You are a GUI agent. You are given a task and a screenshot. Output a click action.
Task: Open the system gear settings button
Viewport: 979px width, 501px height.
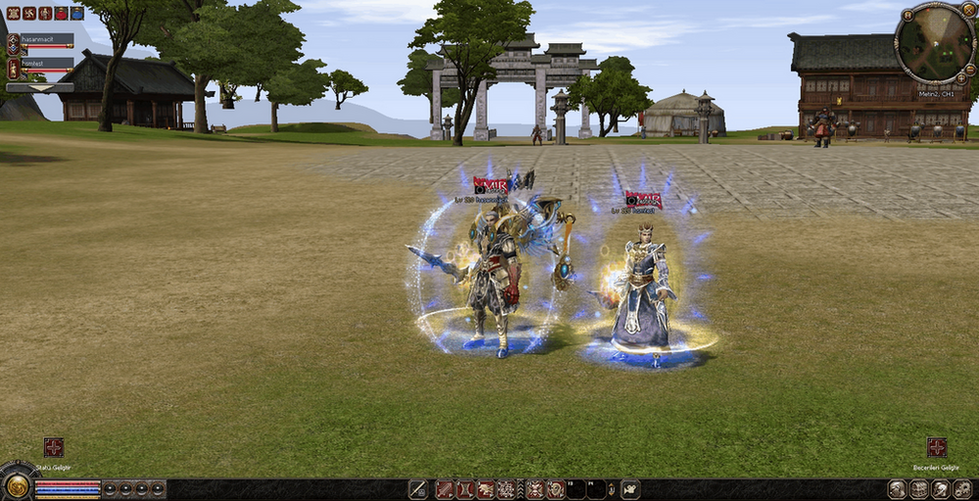(963, 489)
